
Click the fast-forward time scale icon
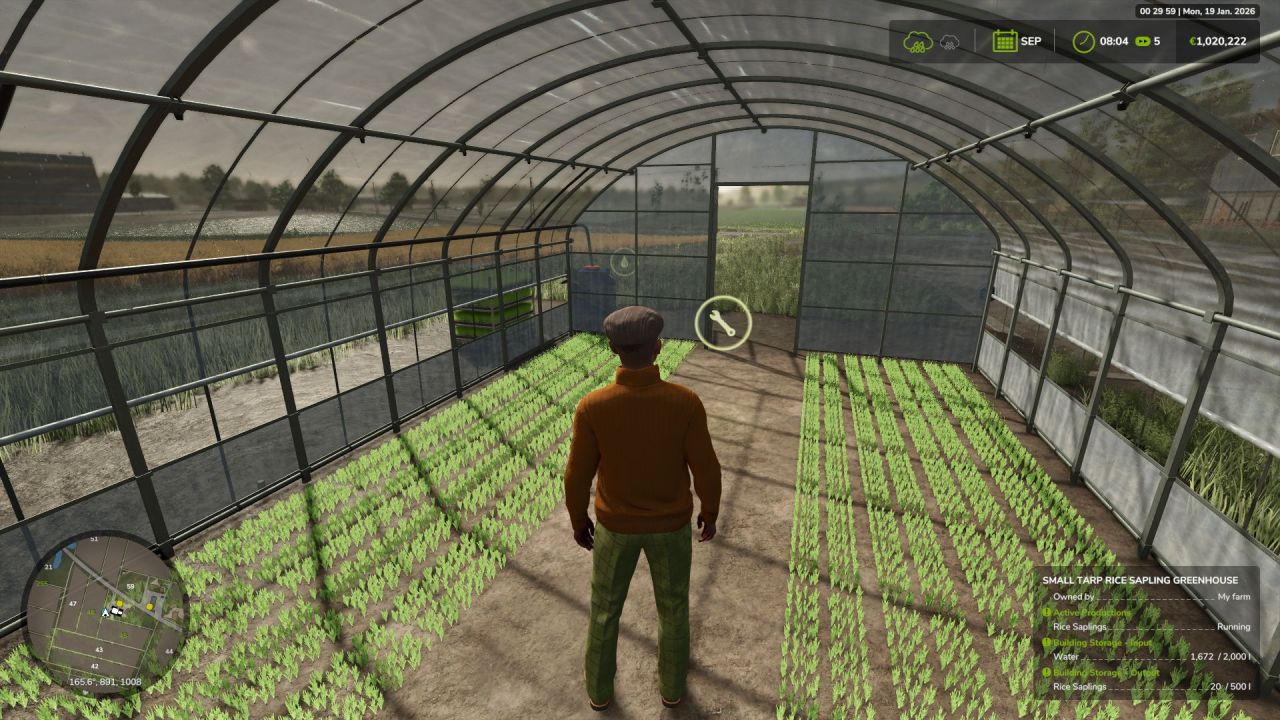click(x=1141, y=41)
